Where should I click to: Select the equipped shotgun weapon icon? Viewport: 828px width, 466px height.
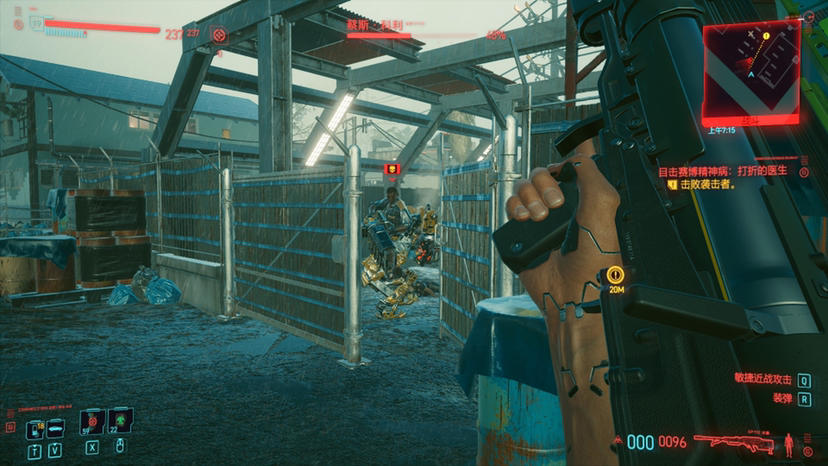(734, 441)
